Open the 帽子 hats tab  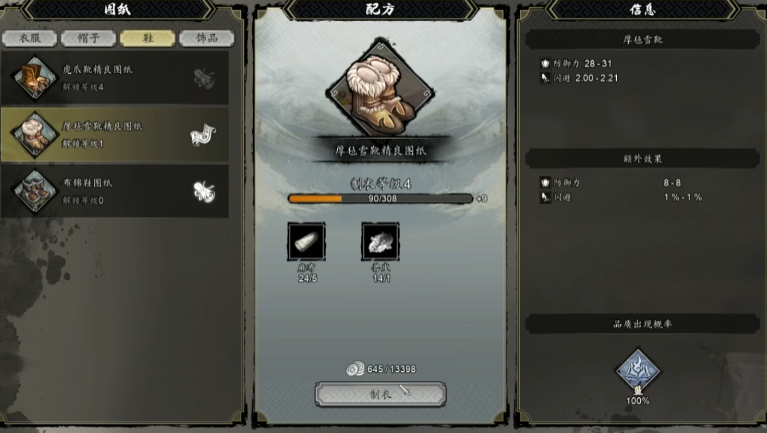point(88,39)
